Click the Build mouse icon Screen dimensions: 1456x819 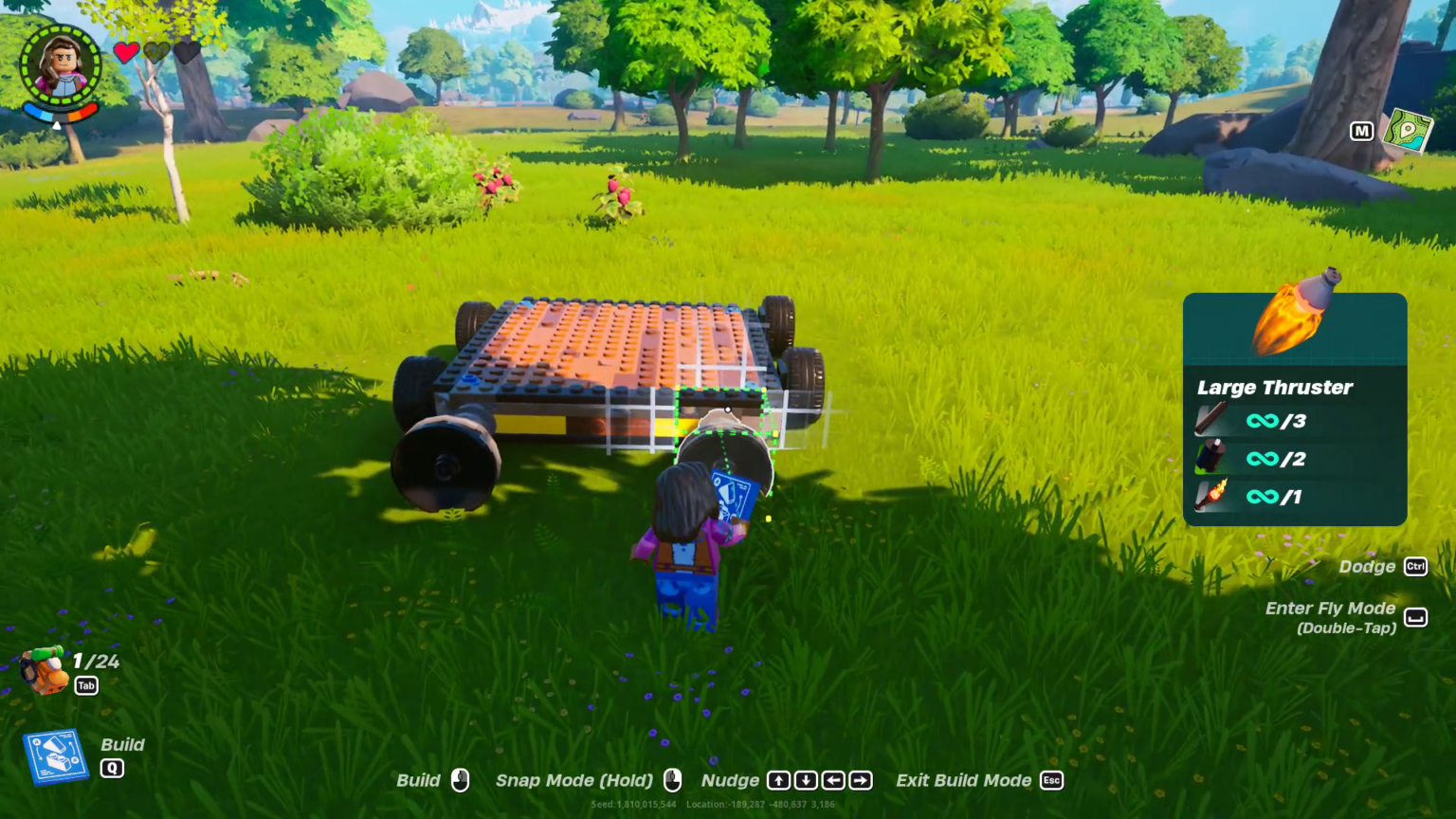(x=462, y=780)
